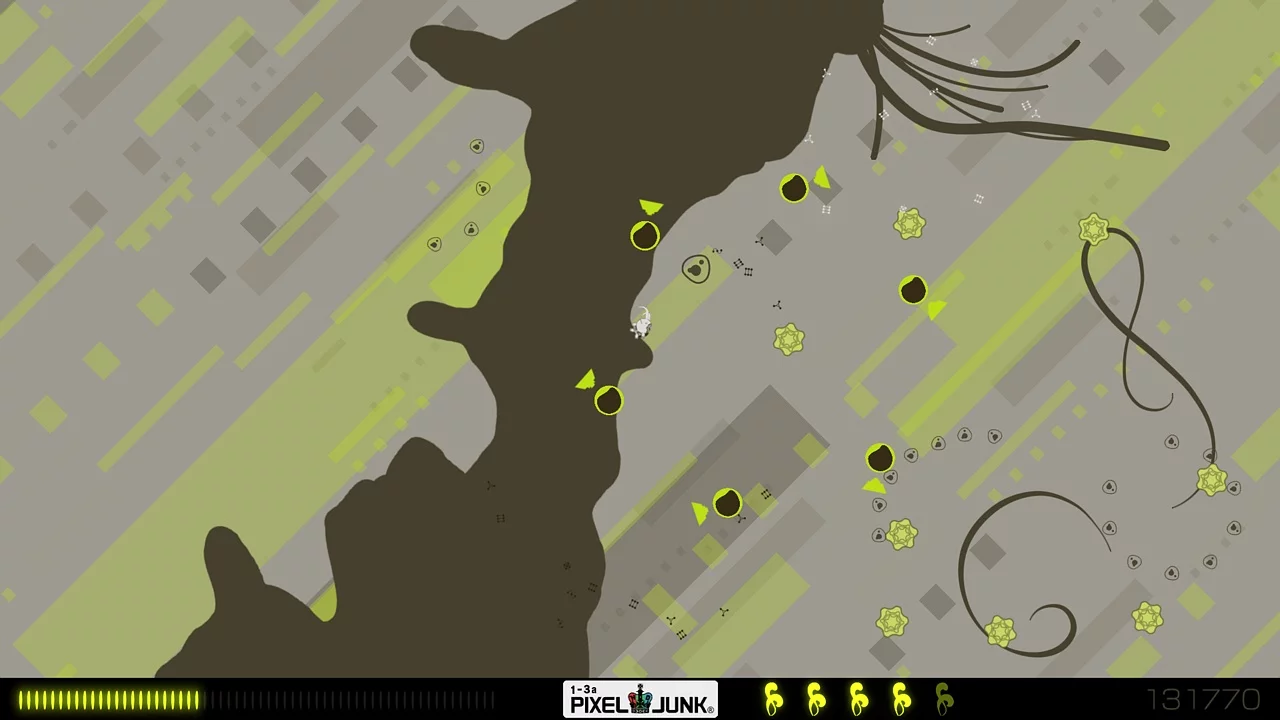Select the large flower bloom atop the right vine
The image size is (1280, 720).
(1093, 230)
